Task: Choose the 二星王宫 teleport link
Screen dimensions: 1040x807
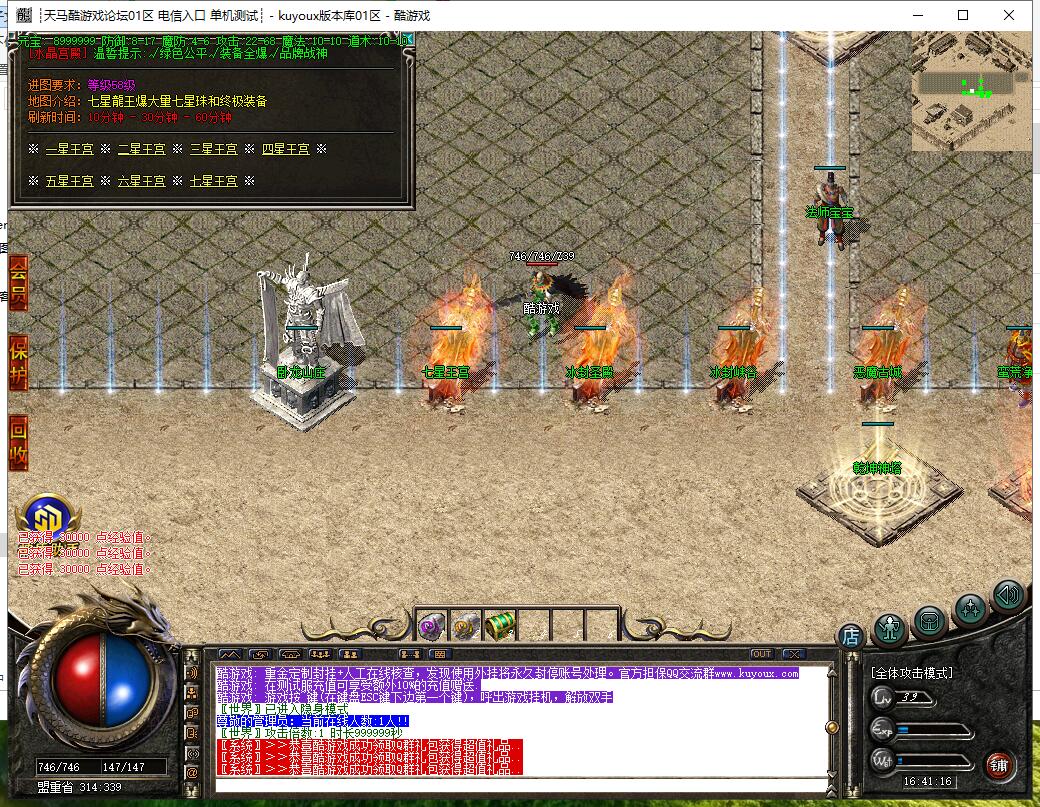Action: [x=142, y=149]
